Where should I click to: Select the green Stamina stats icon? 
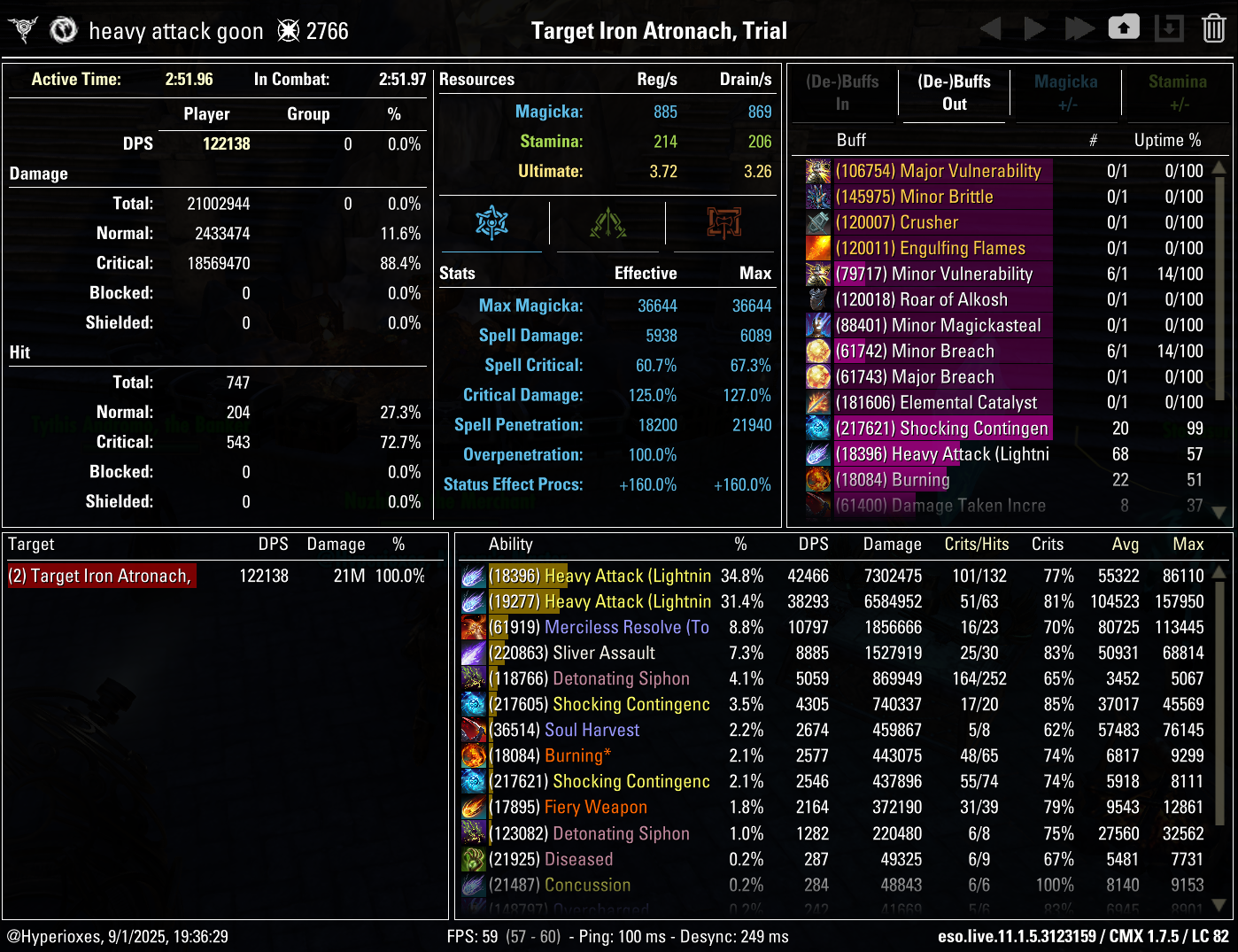pyautogui.click(x=607, y=224)
